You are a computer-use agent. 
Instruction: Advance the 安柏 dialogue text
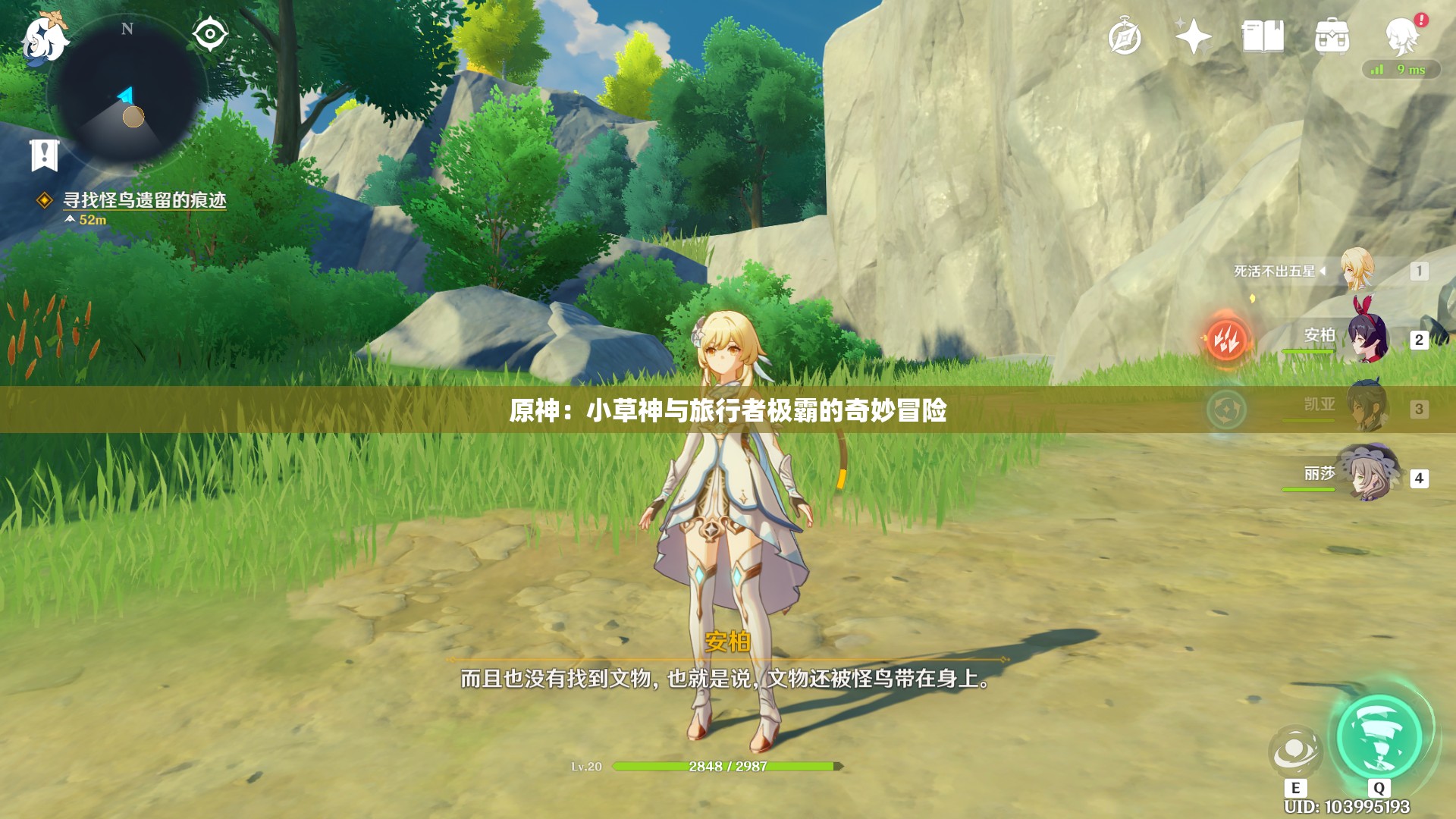point(726,681)
